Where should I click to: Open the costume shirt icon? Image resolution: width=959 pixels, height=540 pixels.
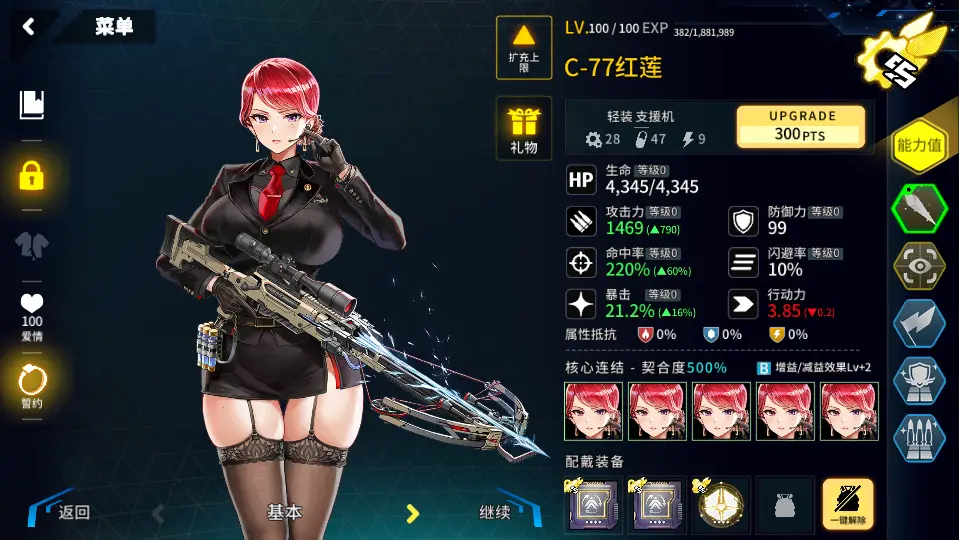point(32,244)
